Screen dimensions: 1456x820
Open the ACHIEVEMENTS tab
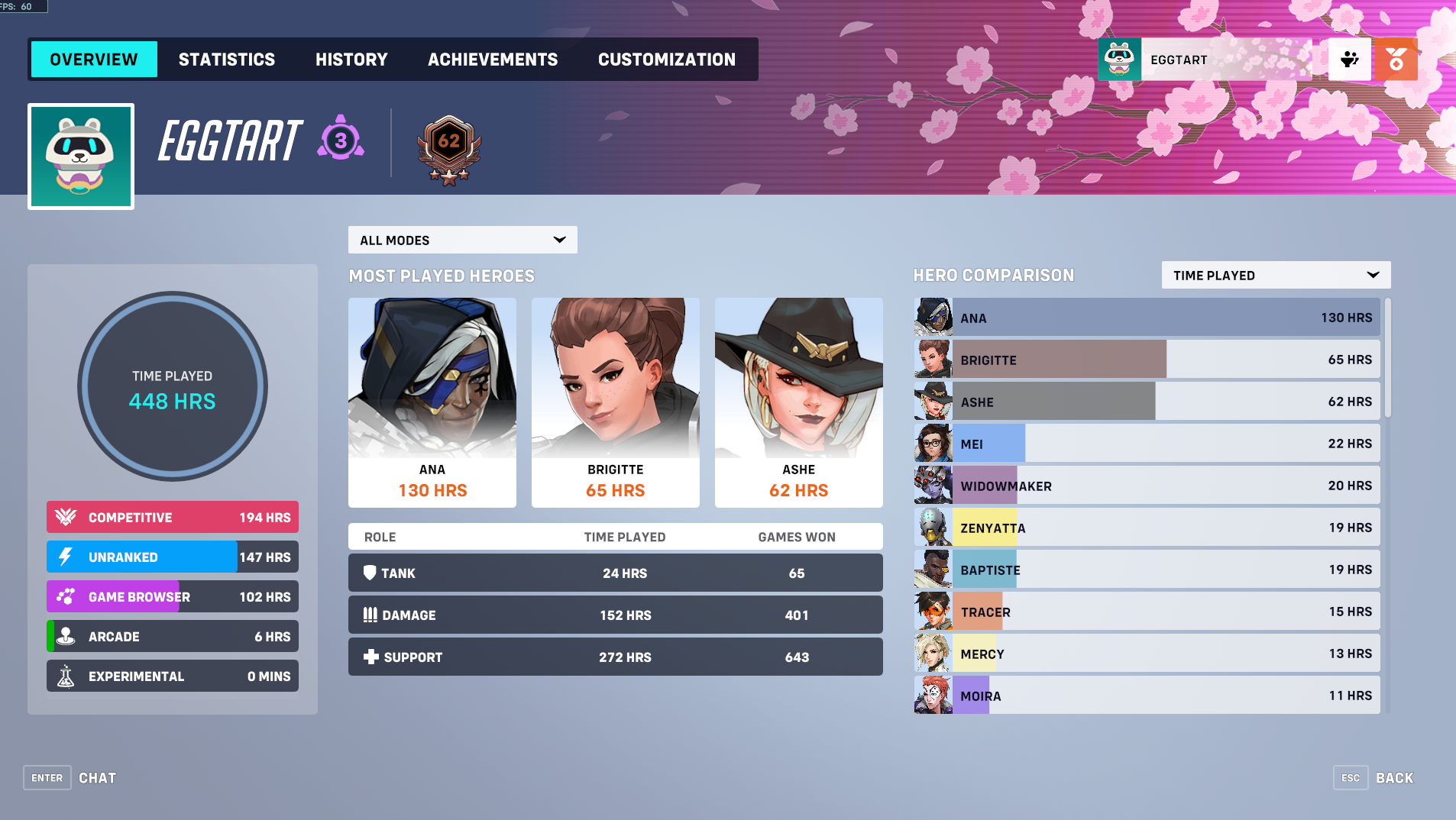pos(493,59)
